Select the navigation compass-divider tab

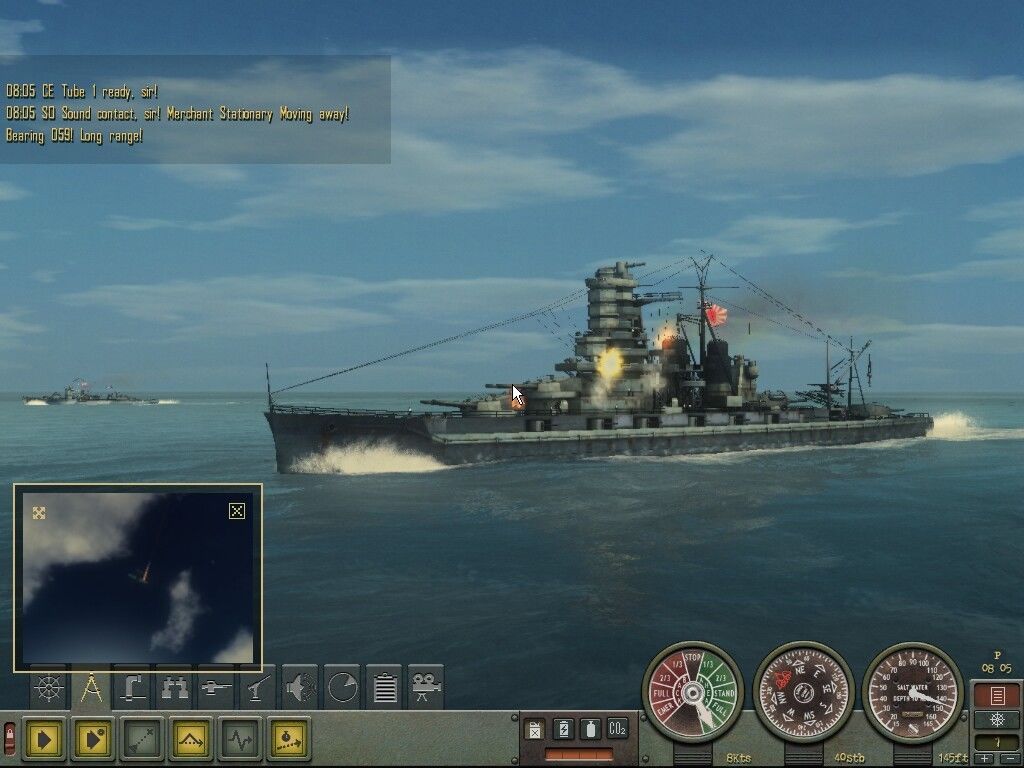[x=91, y=688]
